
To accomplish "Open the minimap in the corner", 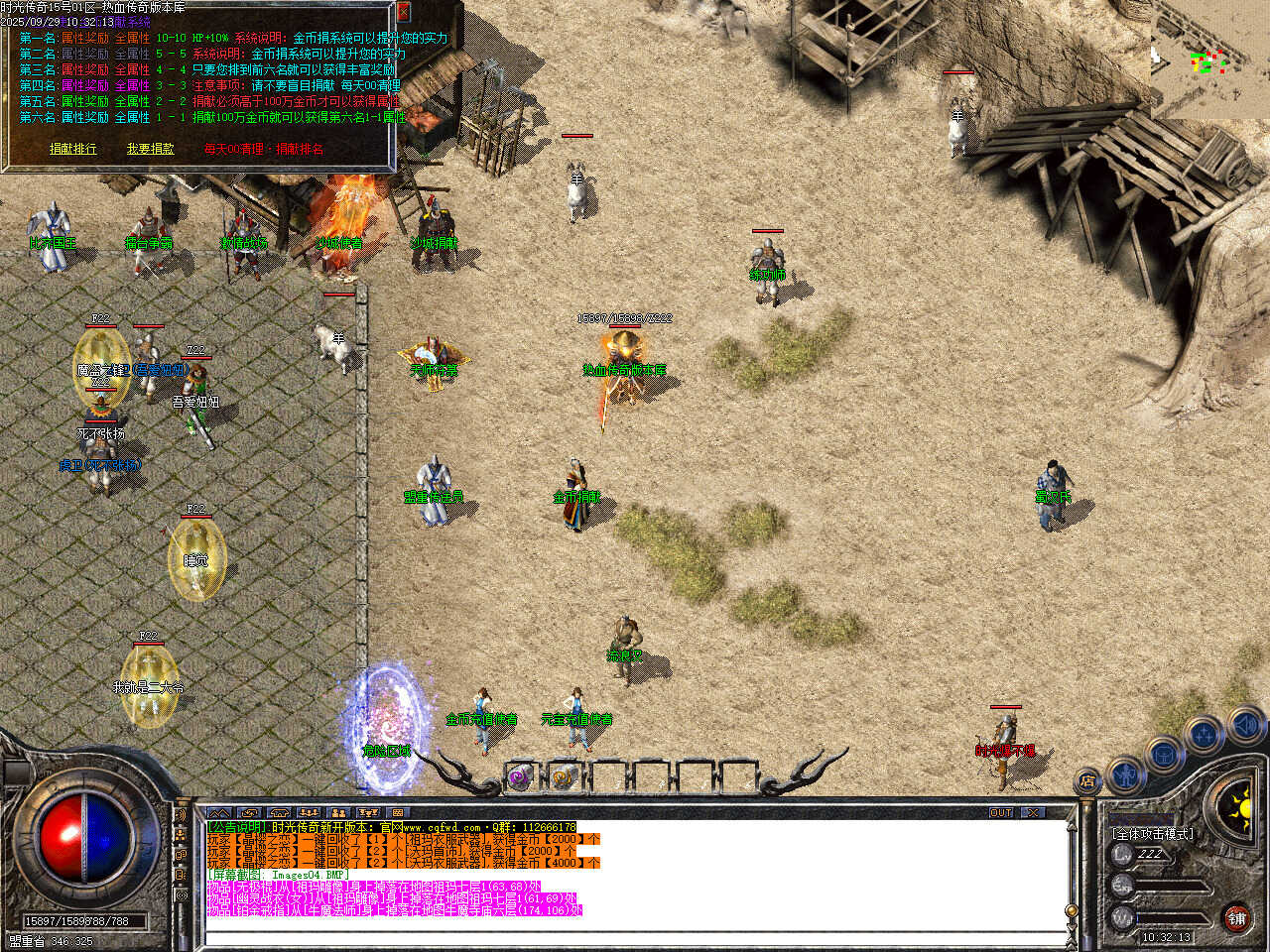I will click(x=1209, y=59).
